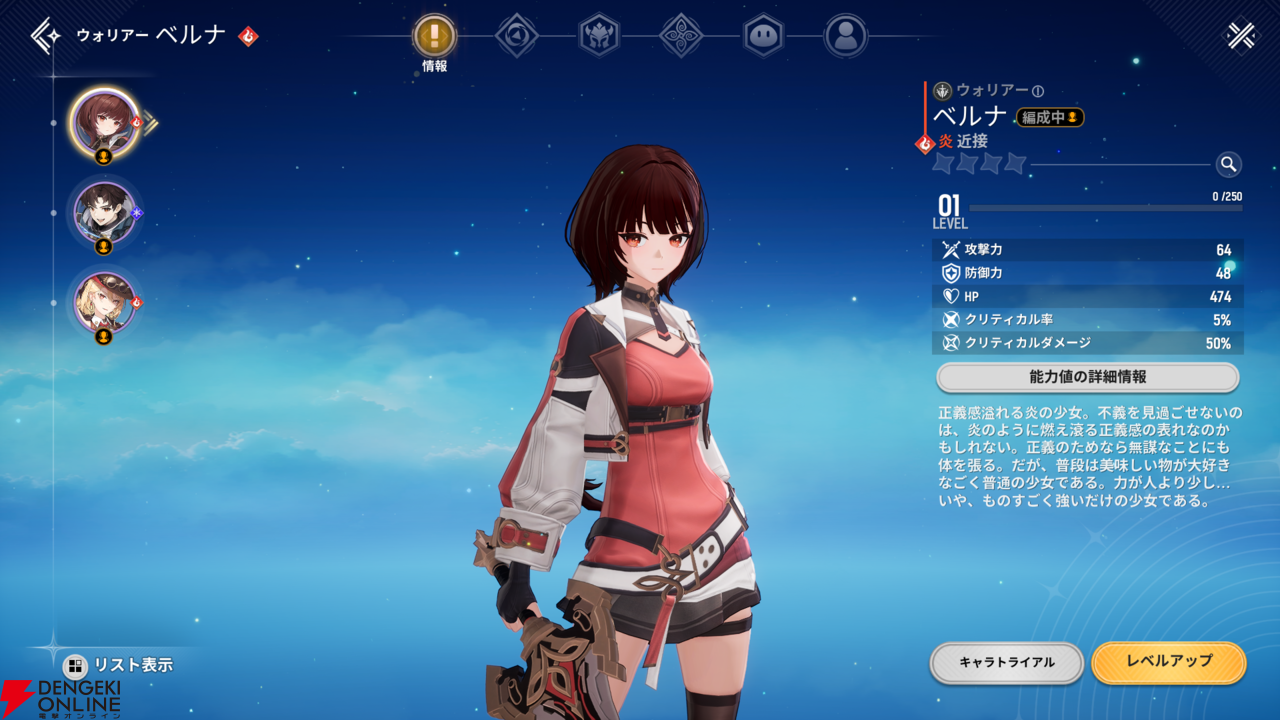Show 能力値の詳細情報 detailed stats
This screenshot has height=720, width=1280.
click(1087, 377)
